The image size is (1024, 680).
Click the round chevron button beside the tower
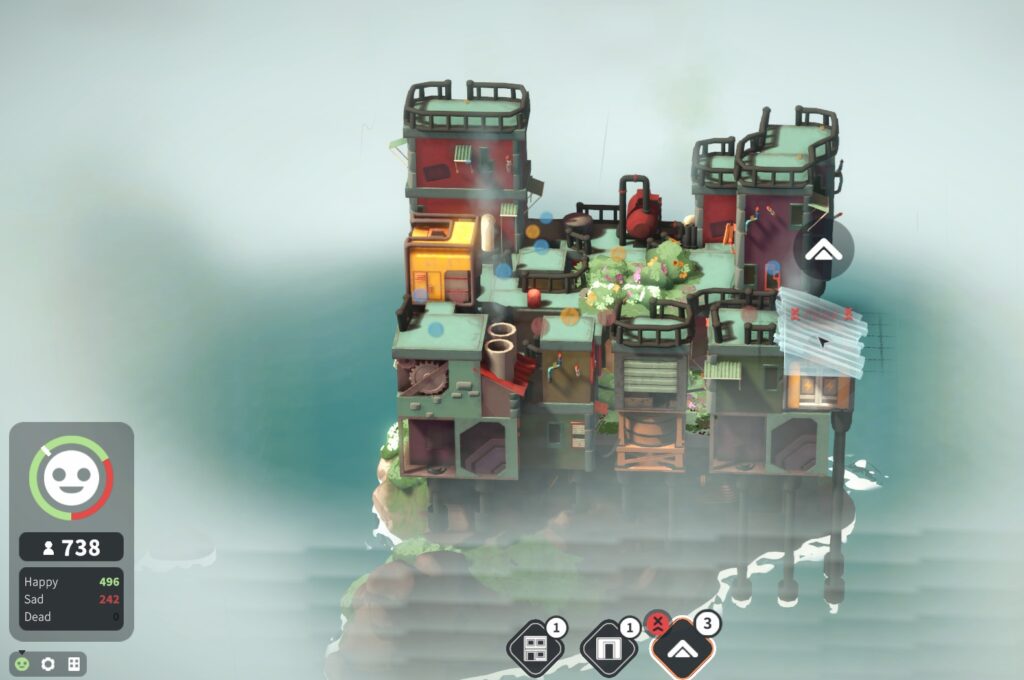(823, 250)
